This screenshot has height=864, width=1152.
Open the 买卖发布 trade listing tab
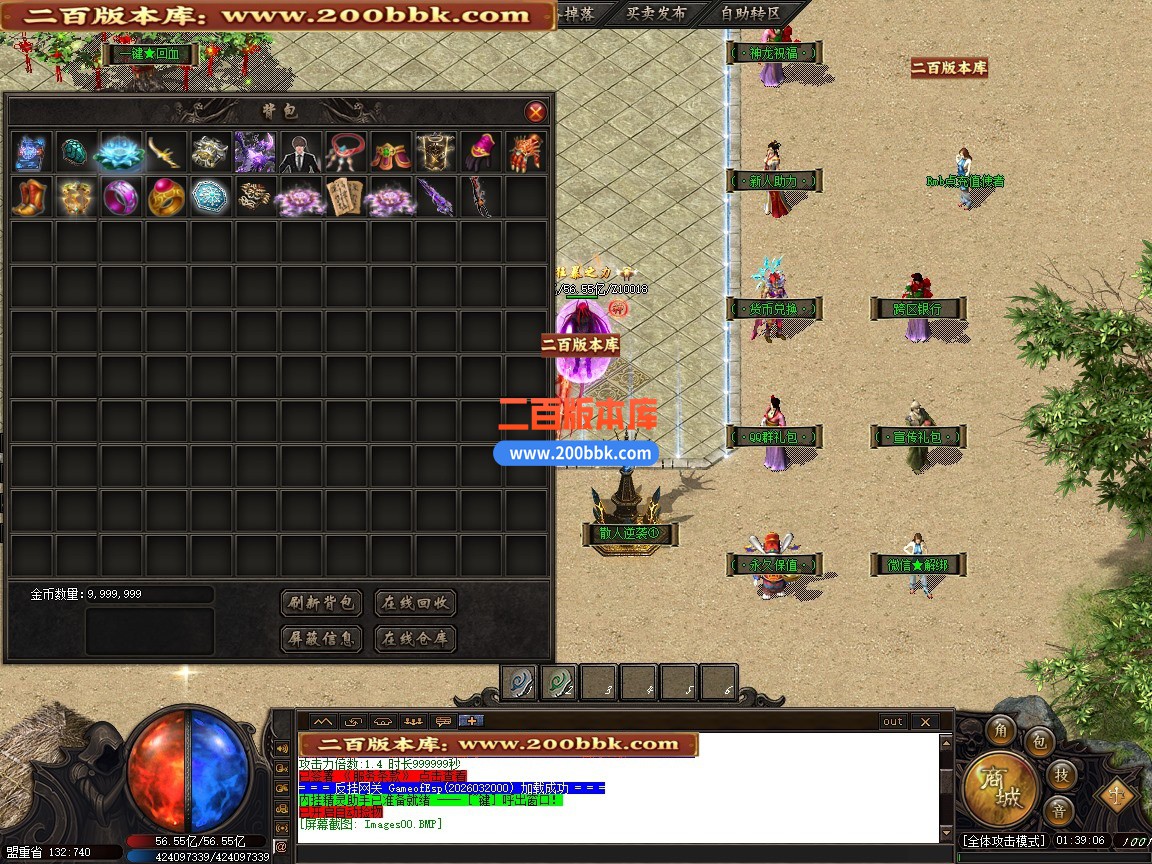pyautogui.click(x=656, y=14)
